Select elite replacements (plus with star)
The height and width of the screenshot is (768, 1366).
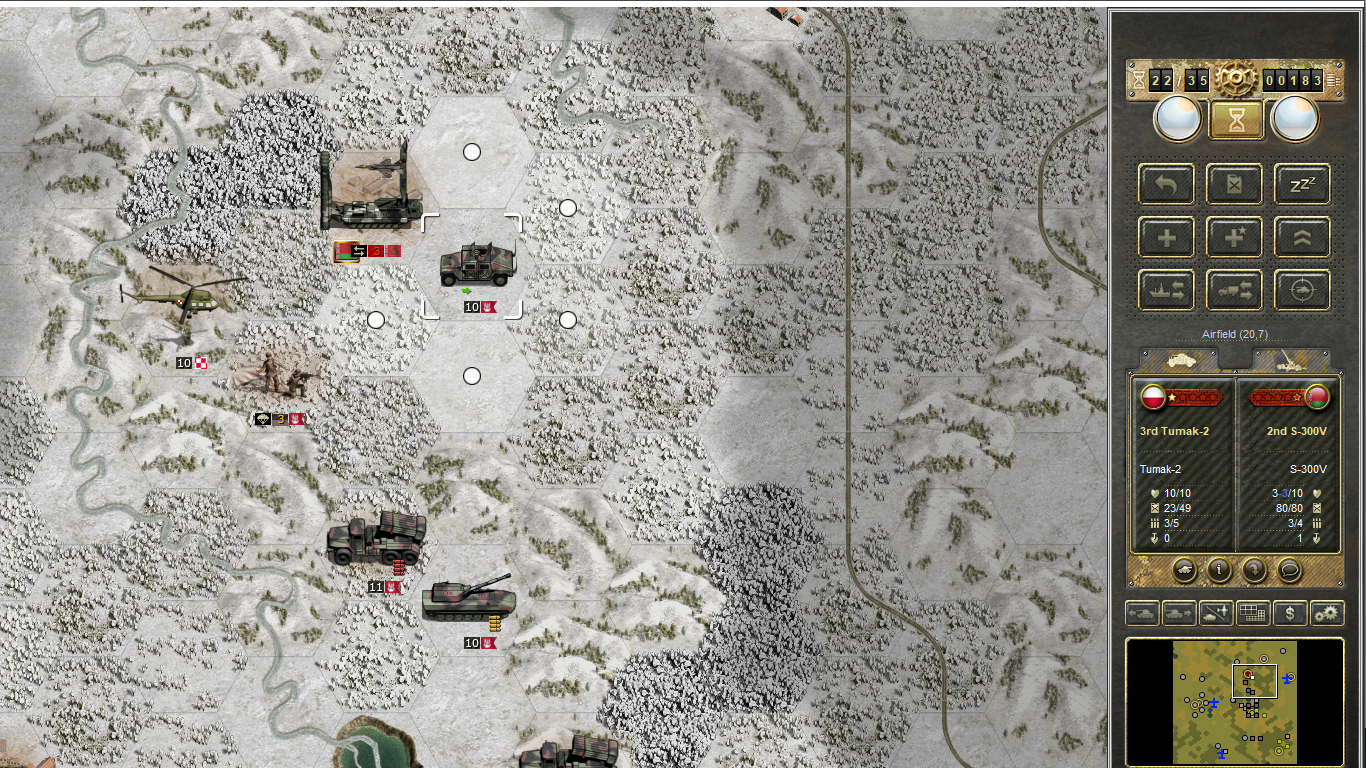tap(1234, 238)
